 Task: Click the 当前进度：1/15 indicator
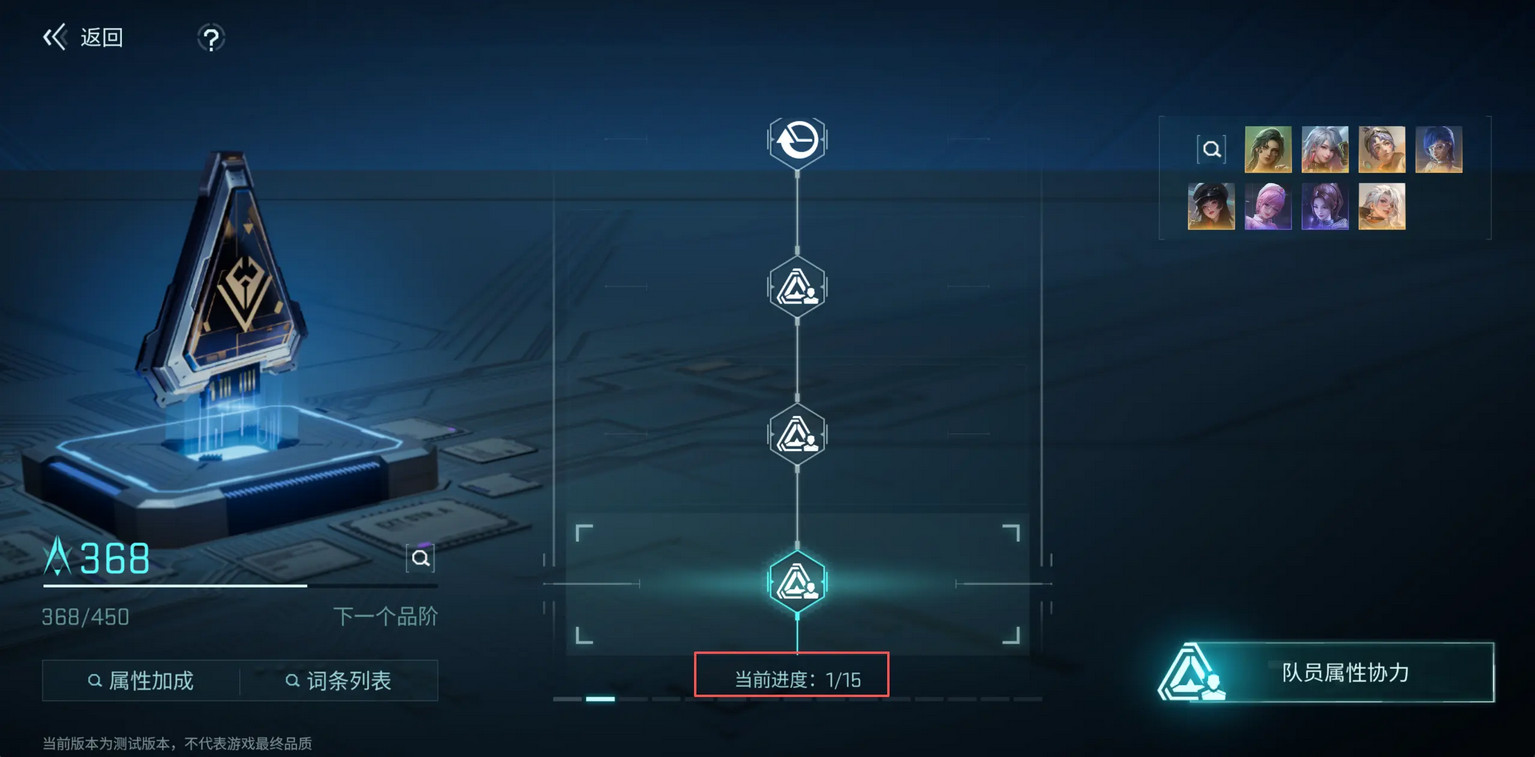[x=791, y=675]
